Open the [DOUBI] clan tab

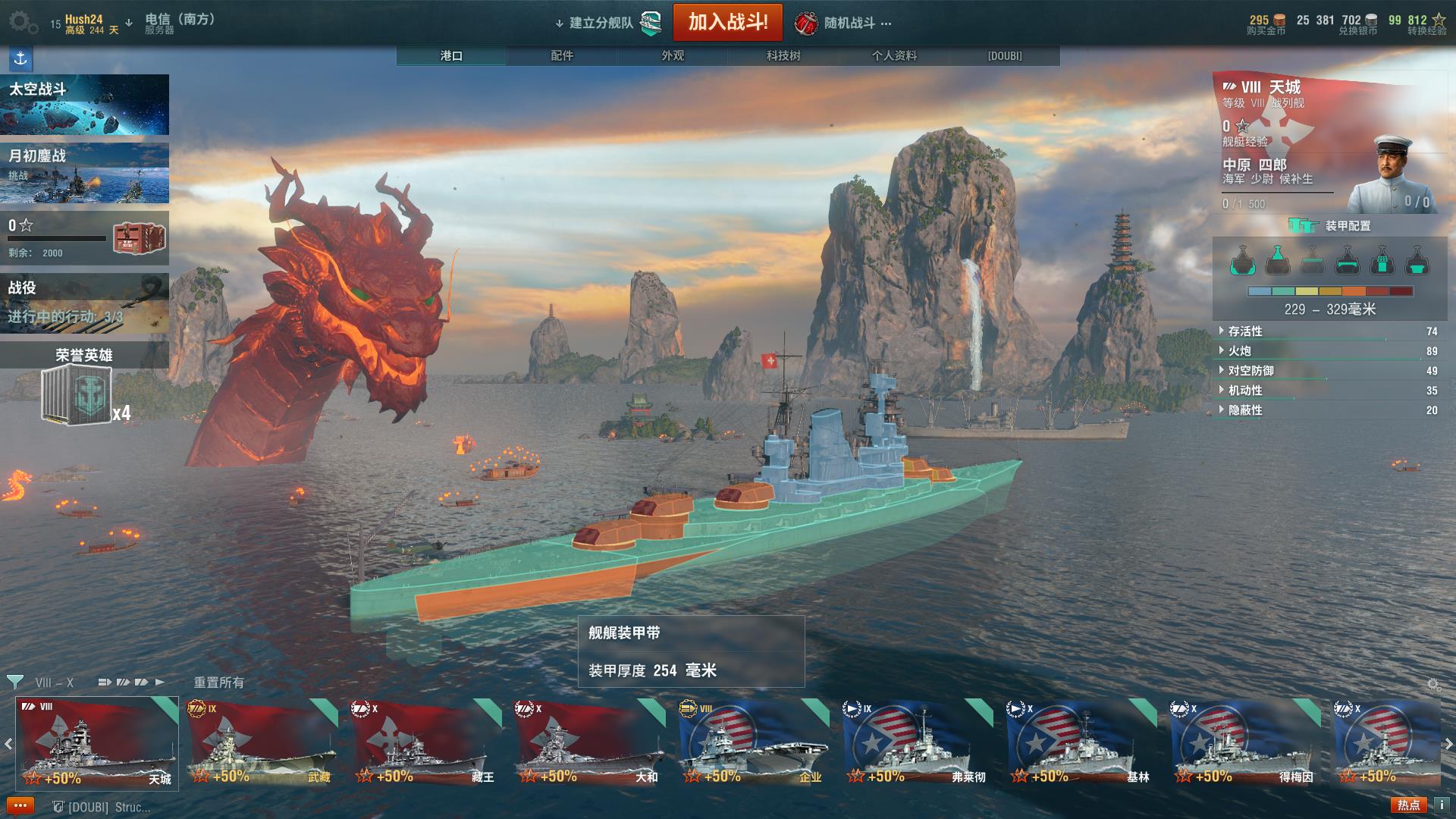point(1005,56)
